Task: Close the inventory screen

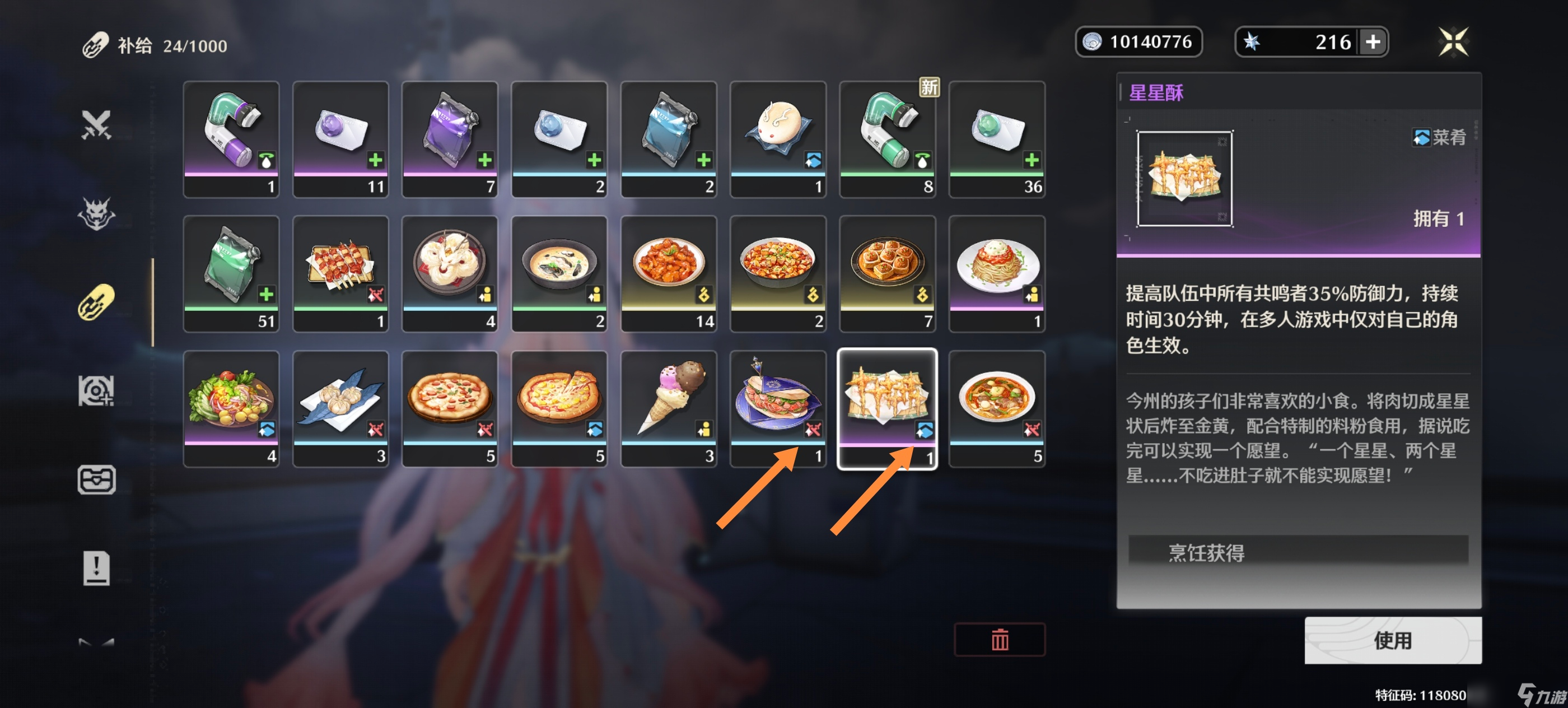Action: (1452, 42)
